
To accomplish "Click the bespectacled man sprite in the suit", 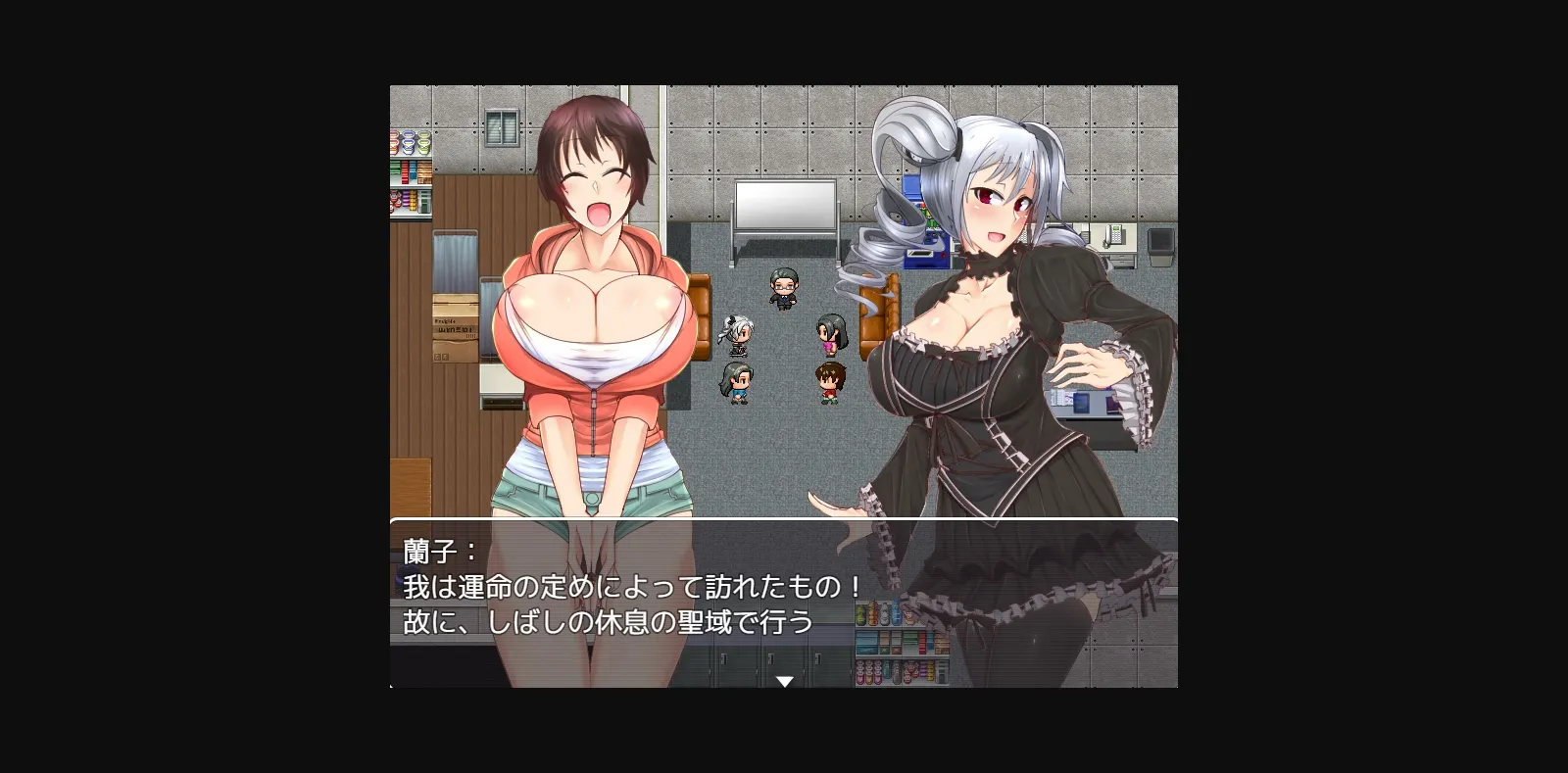I will 782,289.
